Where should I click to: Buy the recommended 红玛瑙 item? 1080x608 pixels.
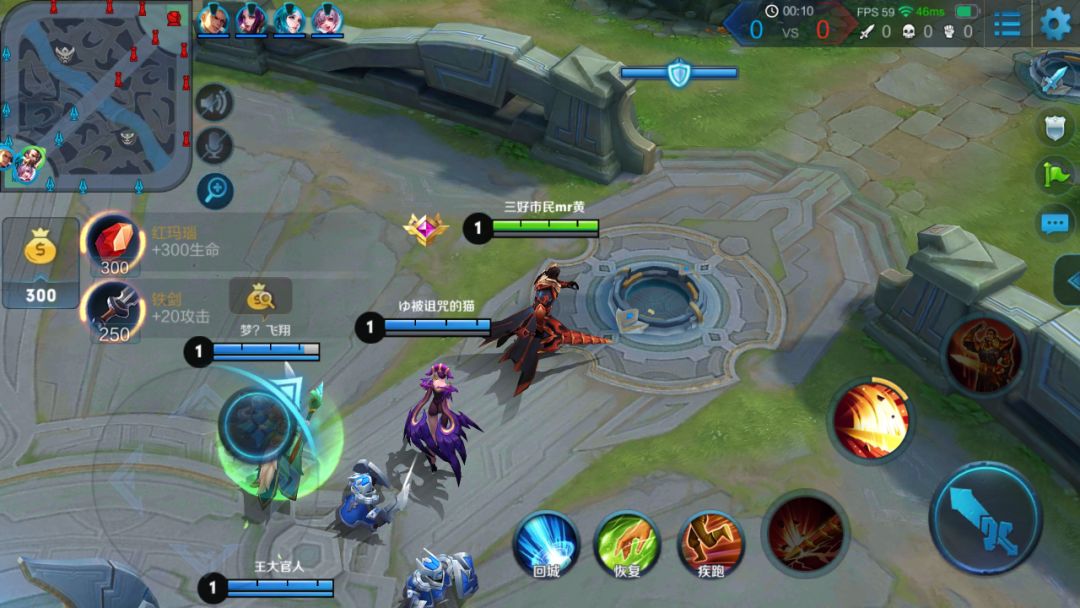point(113,244)
